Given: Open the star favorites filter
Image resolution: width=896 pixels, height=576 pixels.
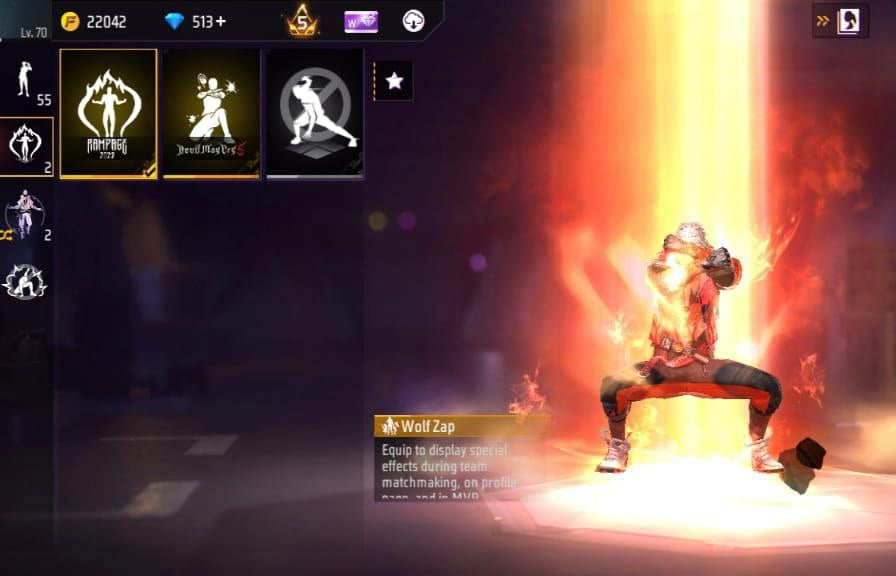Looking at the screenshot, I should 394,81.
